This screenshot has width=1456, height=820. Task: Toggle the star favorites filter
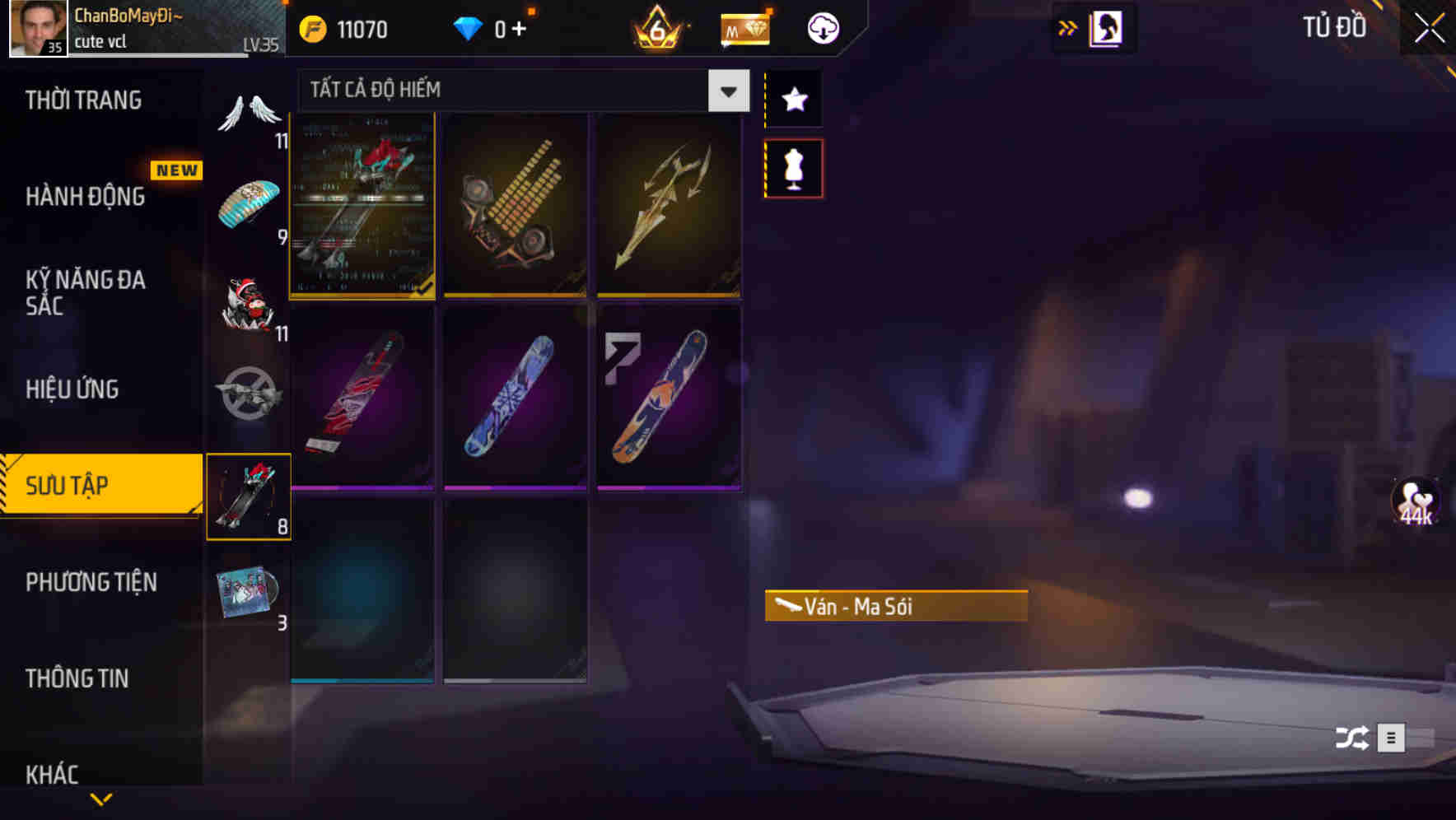(x=793, y=100)
